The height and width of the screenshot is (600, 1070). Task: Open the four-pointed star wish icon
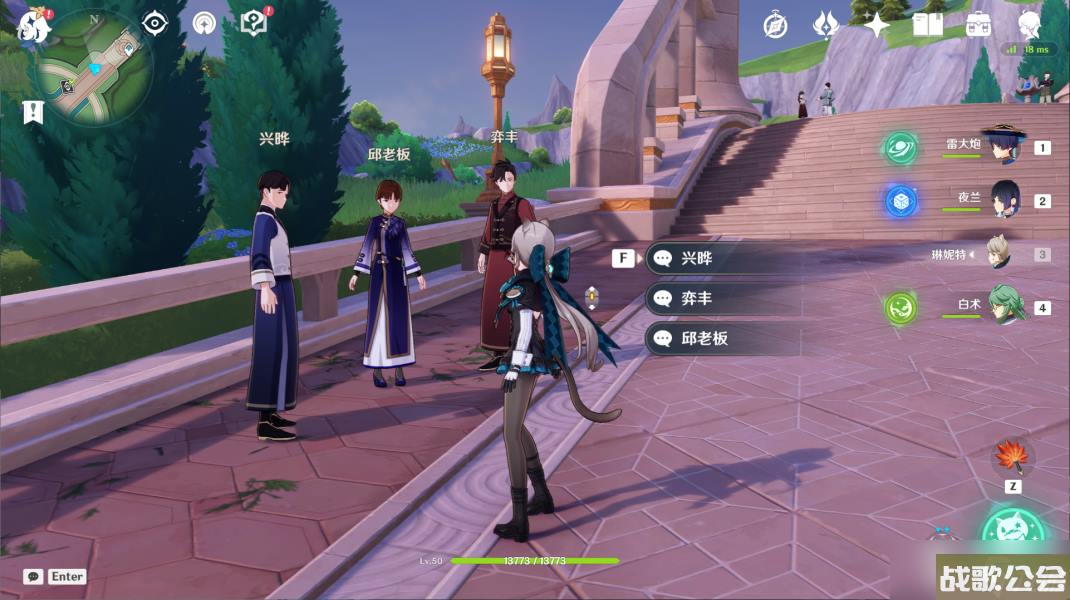[877, 25]
